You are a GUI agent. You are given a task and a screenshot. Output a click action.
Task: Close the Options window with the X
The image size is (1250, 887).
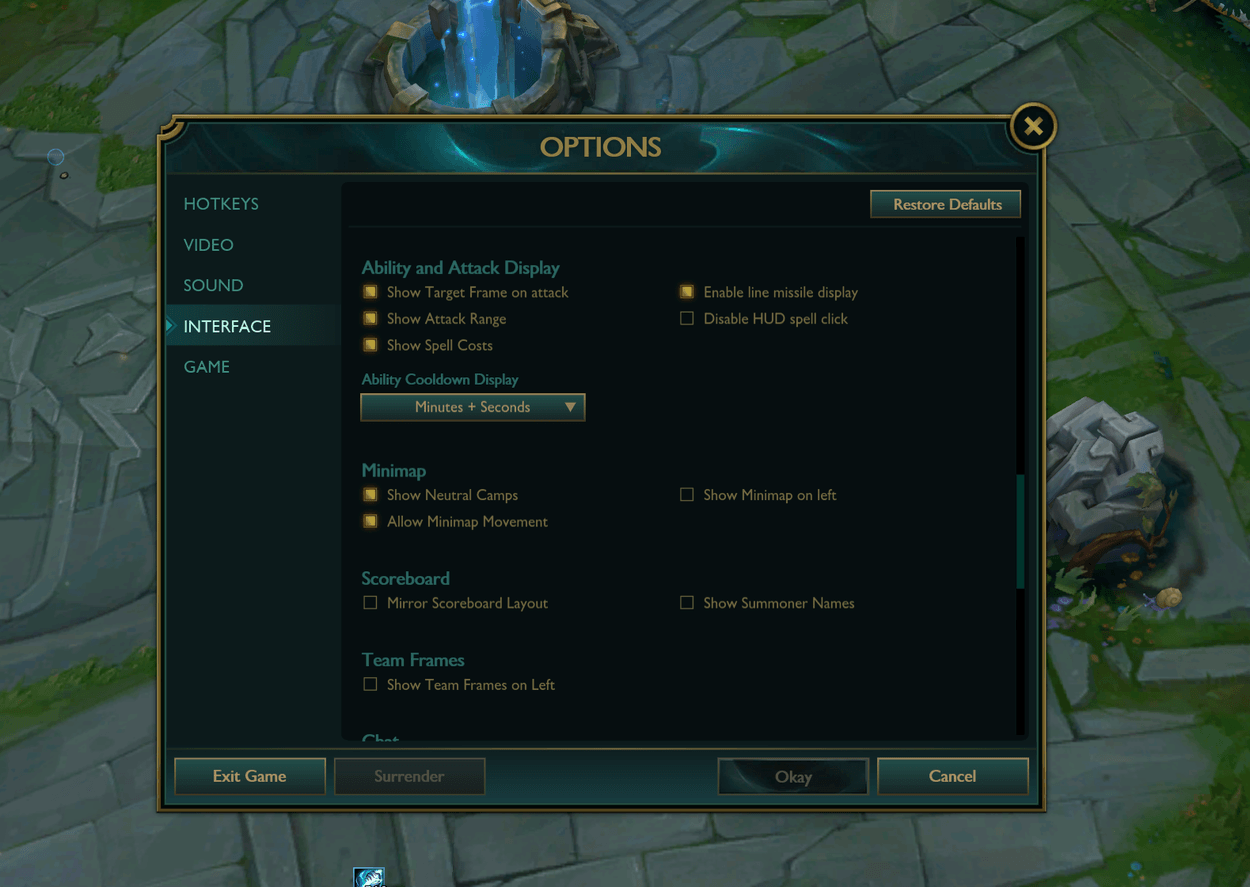click(x=1033, y=127)
